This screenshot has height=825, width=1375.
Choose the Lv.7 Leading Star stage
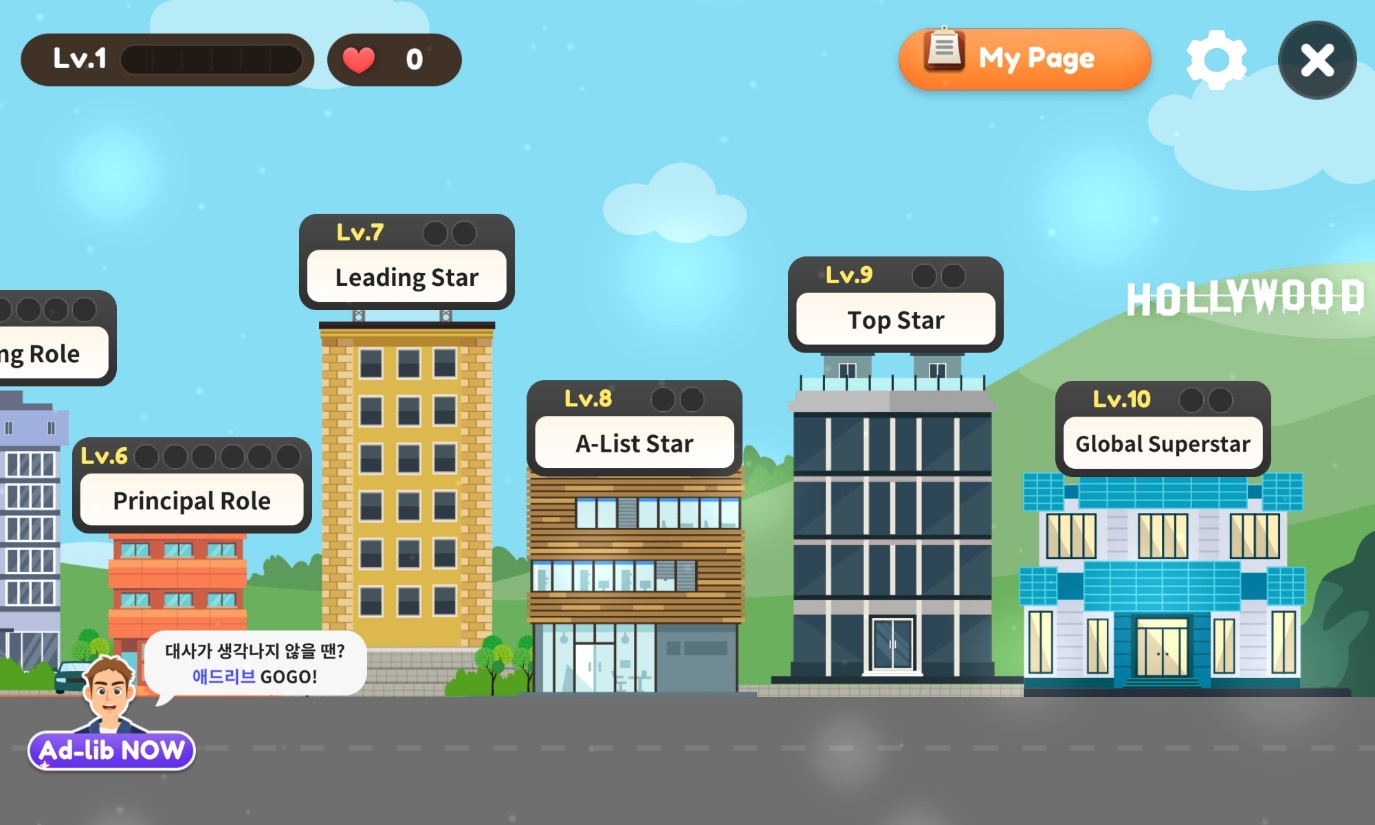pos(406,277)
